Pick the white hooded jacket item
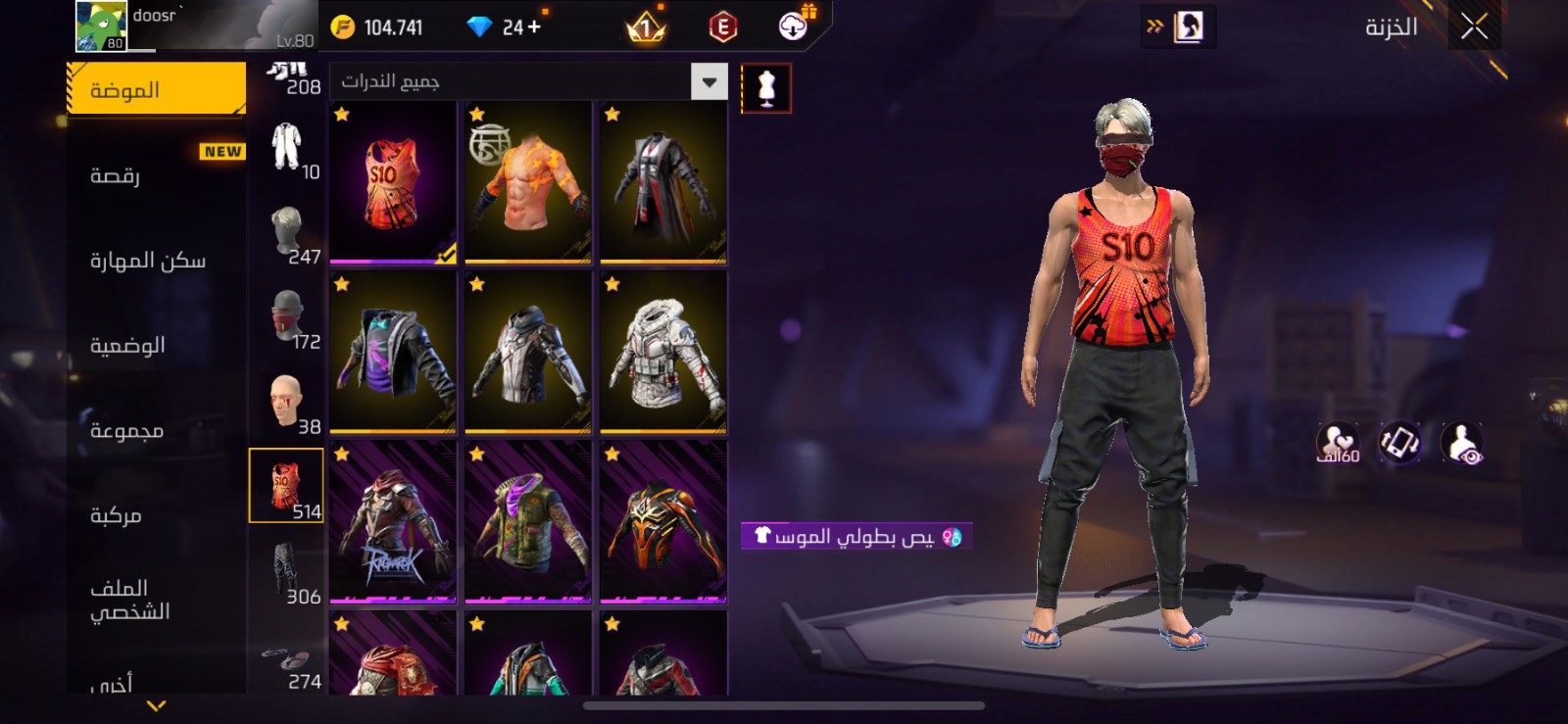Screen dimensions: 1568x724 pos(663,353)
